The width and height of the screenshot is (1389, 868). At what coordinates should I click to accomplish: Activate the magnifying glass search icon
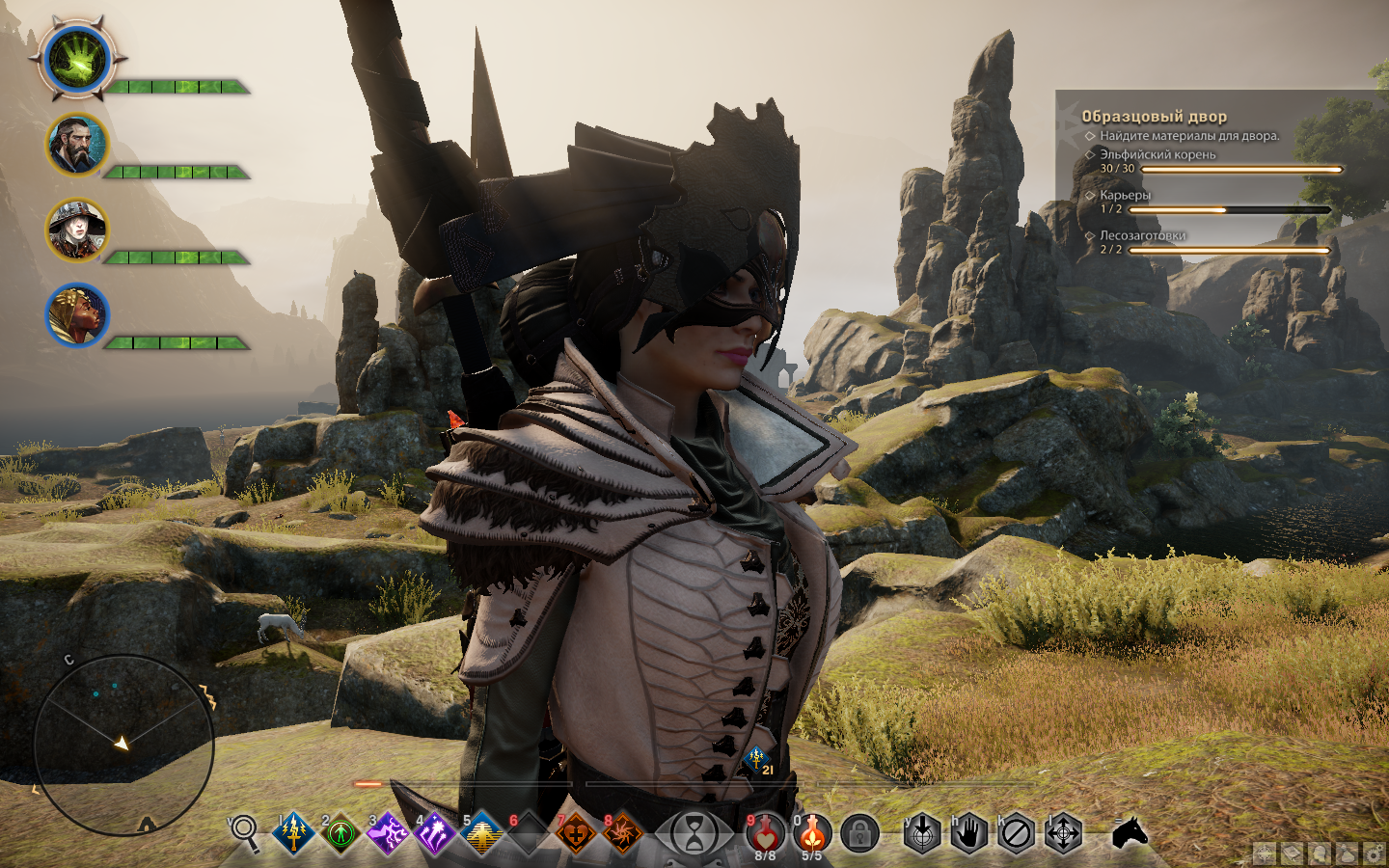click(245, 832)
